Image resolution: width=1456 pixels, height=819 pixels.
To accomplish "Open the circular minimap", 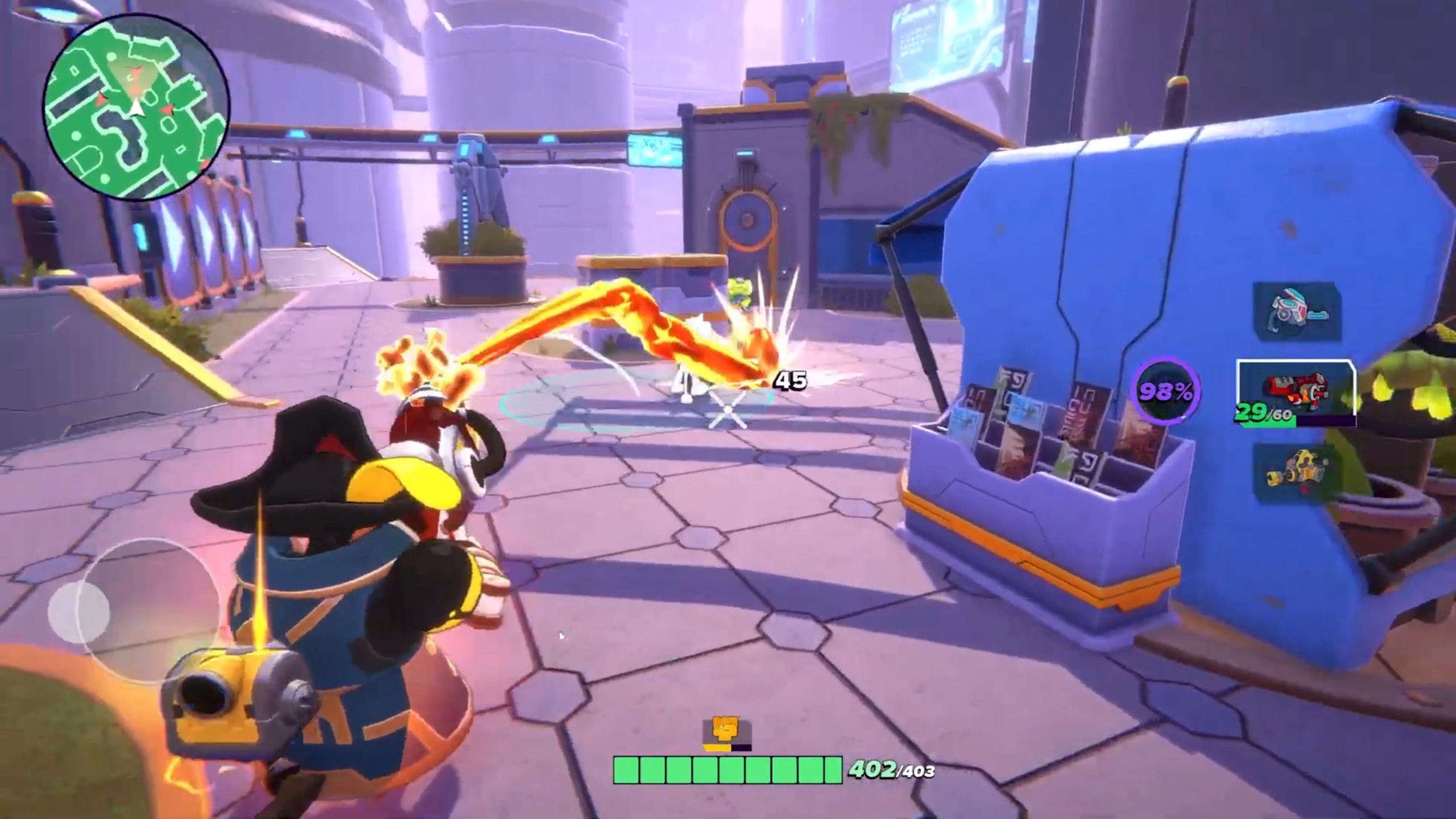I will [136, 106].
